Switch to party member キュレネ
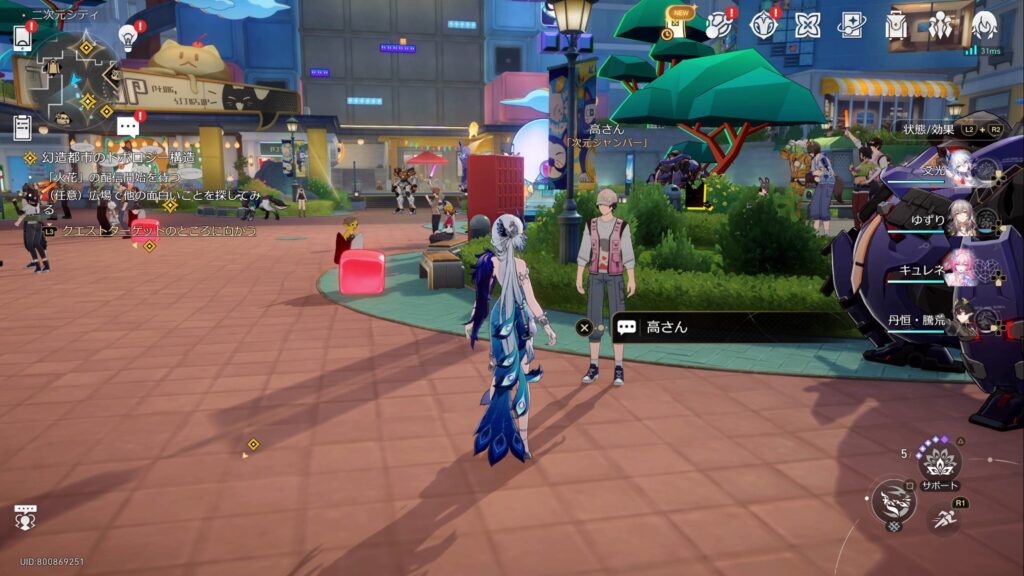This screenshot has width=1024, height=576. 961,270
